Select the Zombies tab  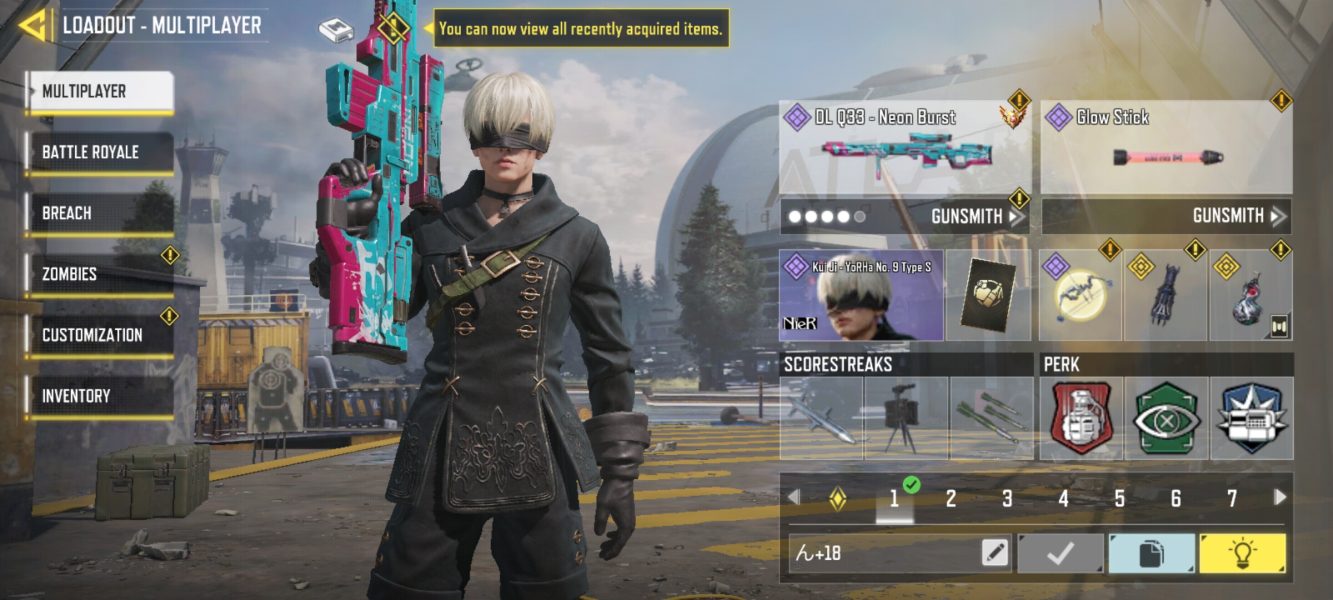[99, 274]
